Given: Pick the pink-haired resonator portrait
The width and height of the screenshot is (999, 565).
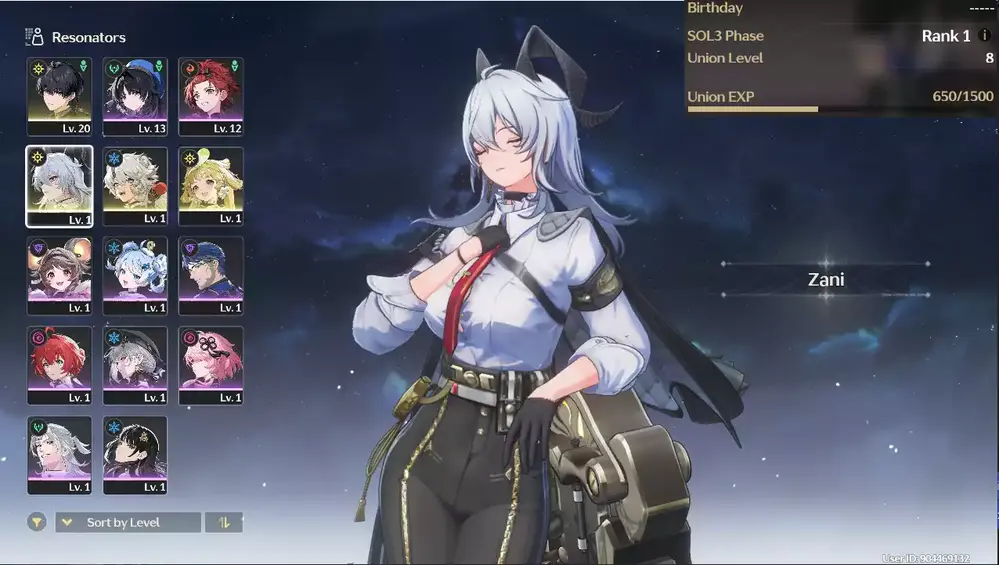Looking at the screenshot, I should (211, 365).
